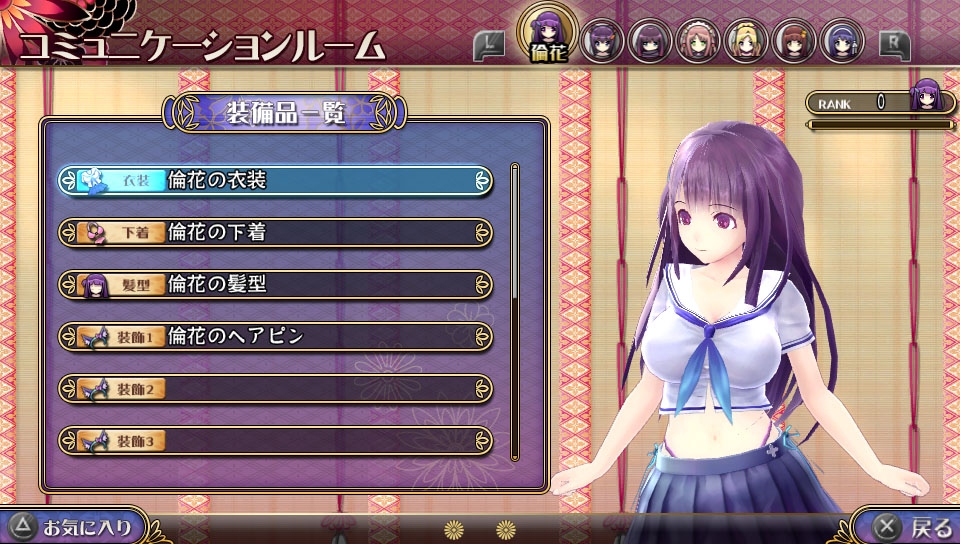Open the empty 装飾3 accessory slot
This screenshot has height=544, width=960.
point(275,440)
